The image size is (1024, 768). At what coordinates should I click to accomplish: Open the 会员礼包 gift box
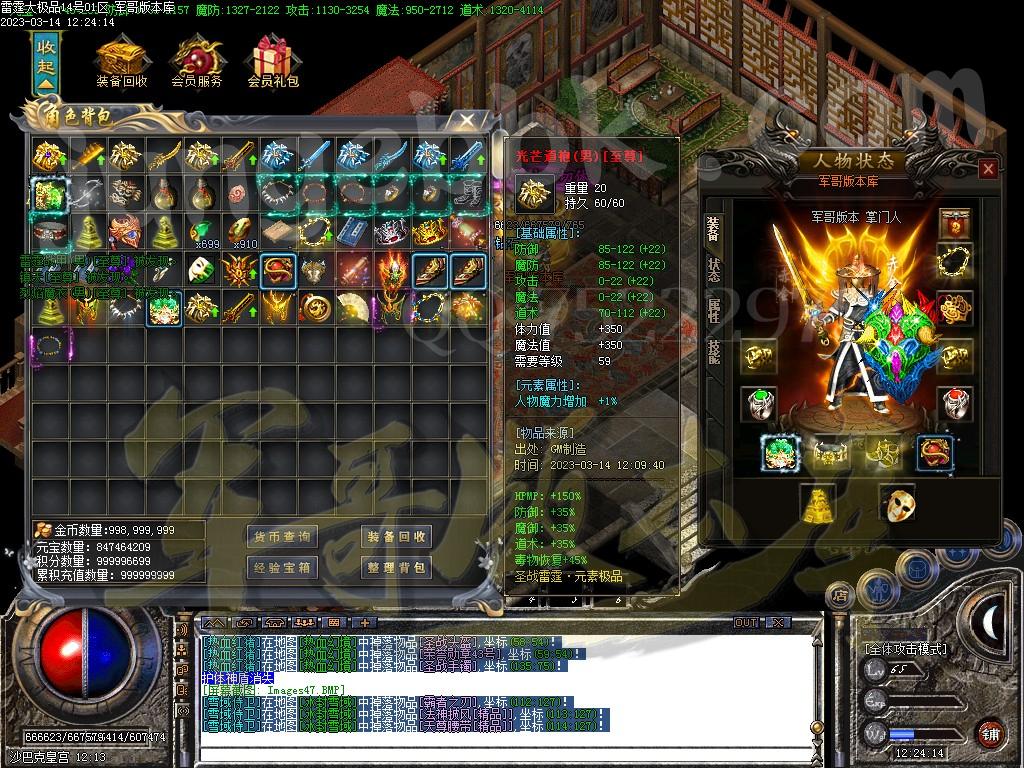[272, 62]
